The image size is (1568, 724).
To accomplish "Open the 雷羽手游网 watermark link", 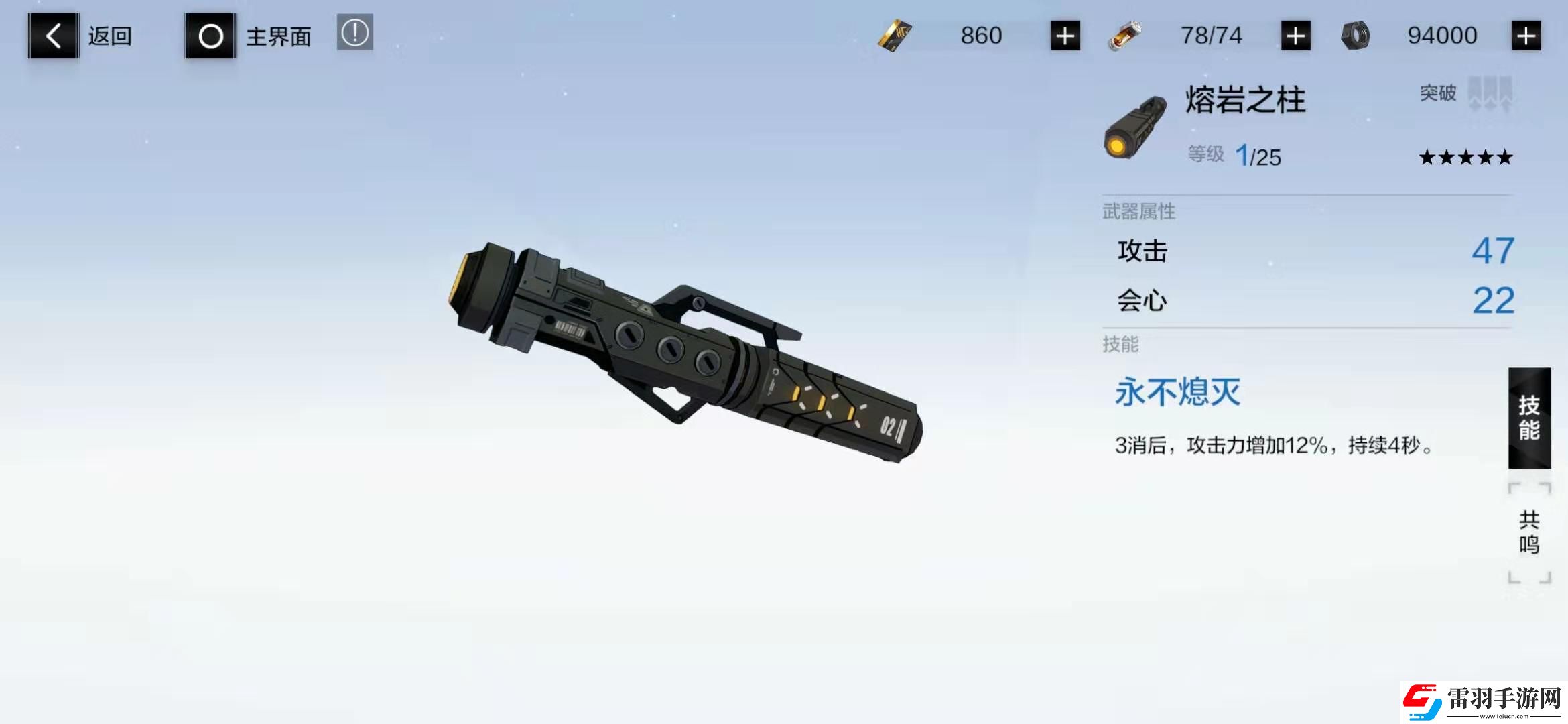I will click(x=1483, y=702).
